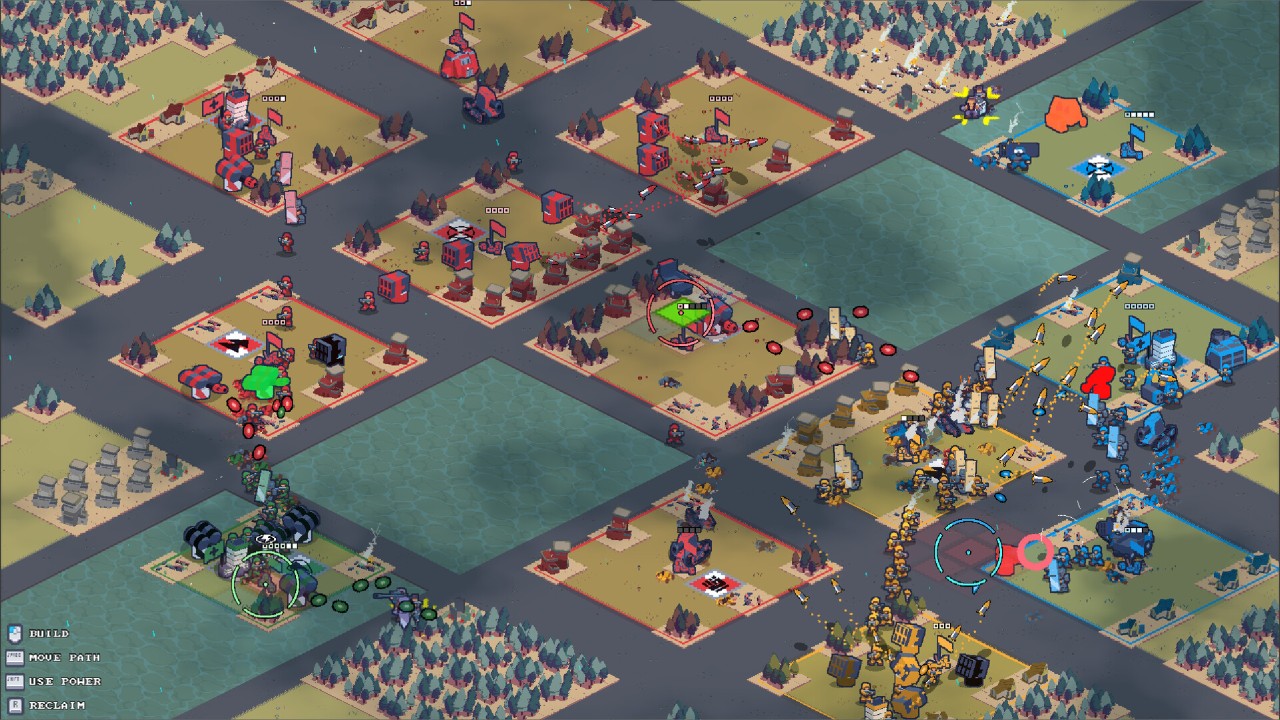
Task: Click the lightning power icon above the green commander
Action: pos(265,538)
